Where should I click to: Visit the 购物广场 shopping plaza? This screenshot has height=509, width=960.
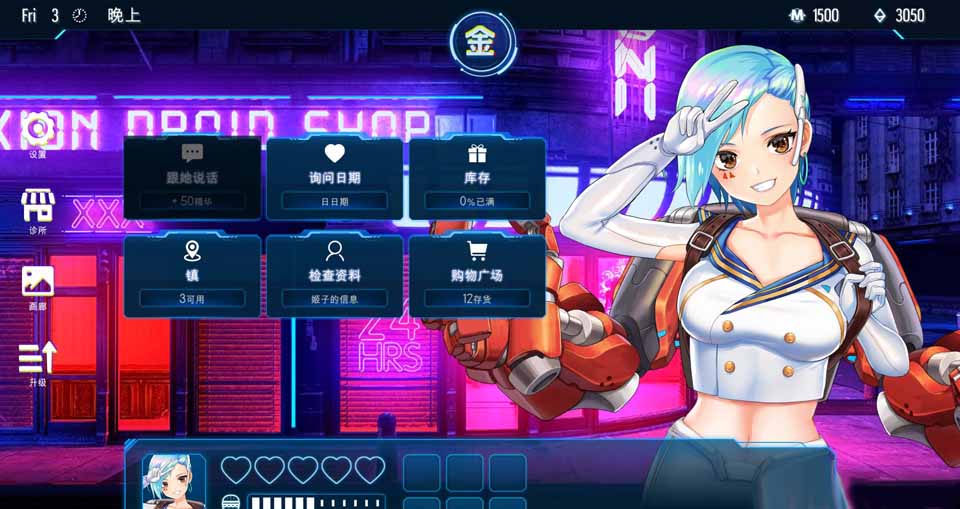tap(476, 275)
